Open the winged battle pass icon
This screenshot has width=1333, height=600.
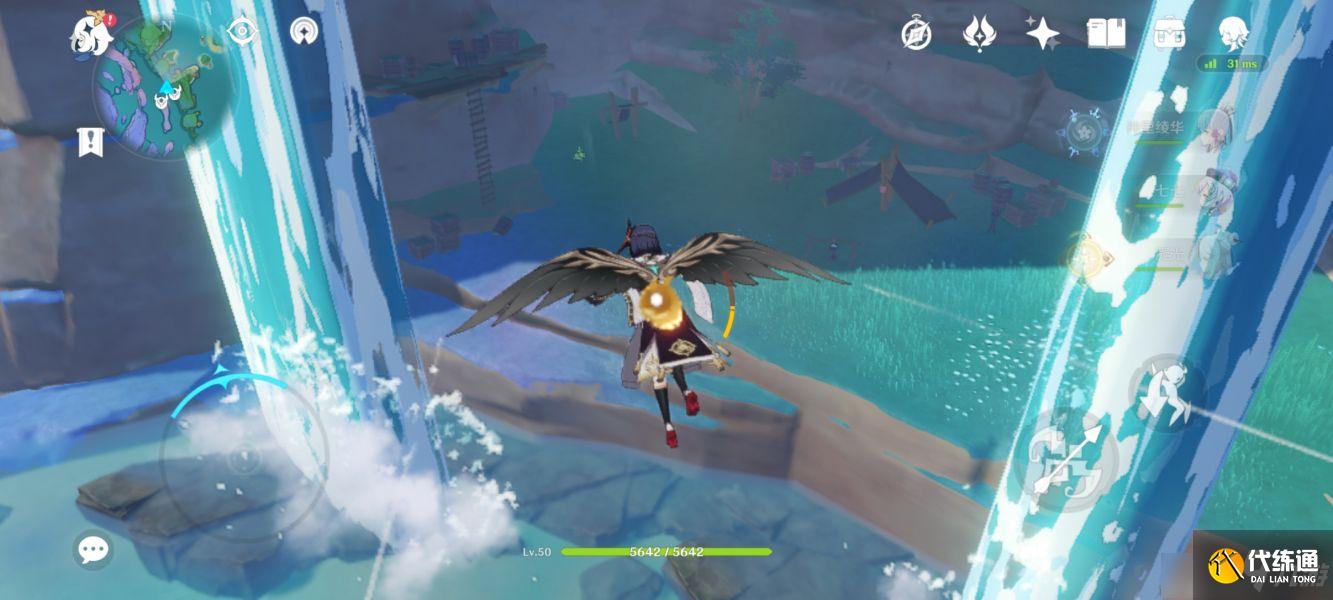tap(979, 34)
